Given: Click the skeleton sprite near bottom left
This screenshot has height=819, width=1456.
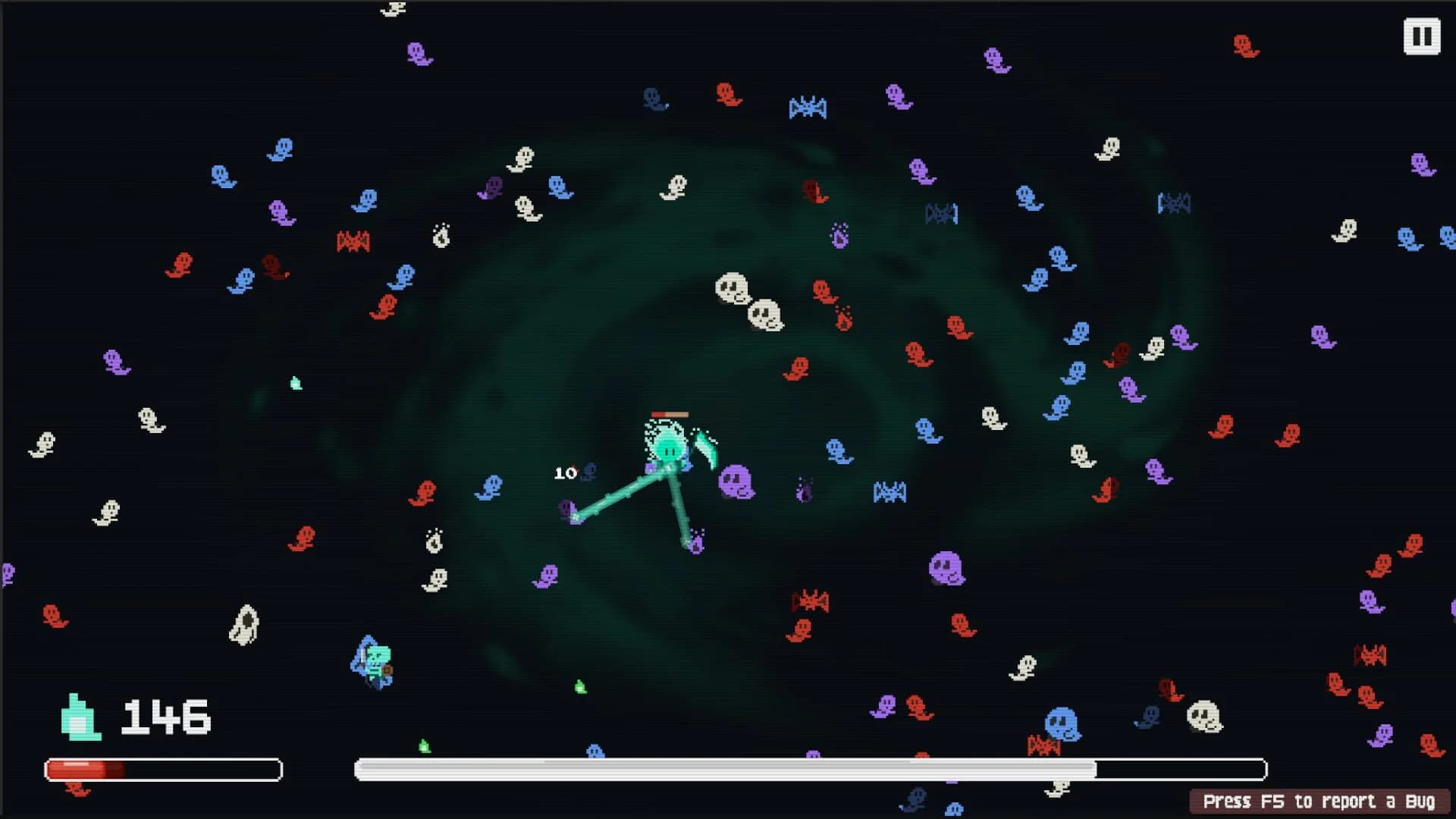Looking at the screenshot, I should point(373,662).
